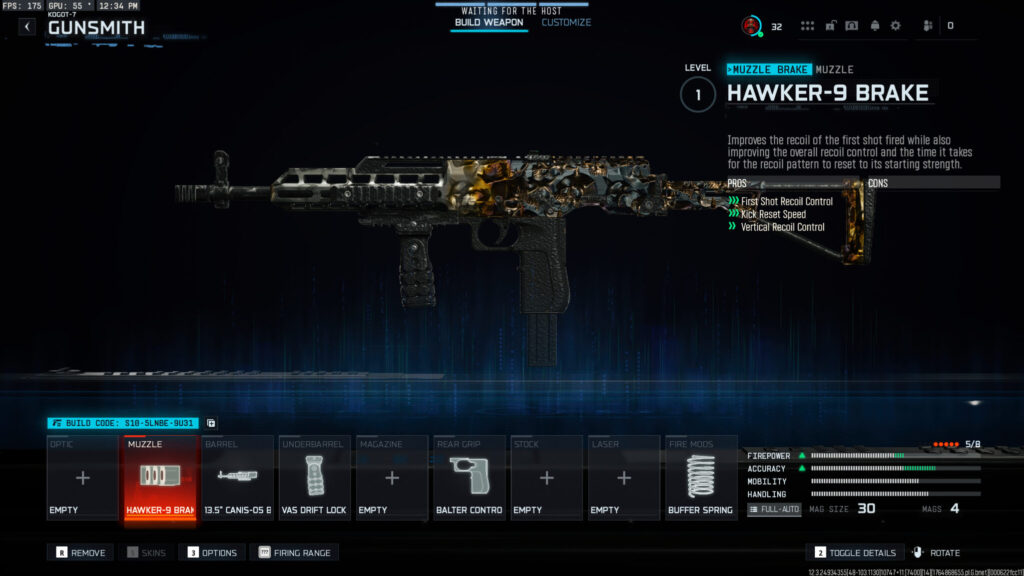The width and height of the screenshot is (1024, 576).
Task: Open the VAS Drift Lock underbarrel slot
Action: tap(314, 478)
